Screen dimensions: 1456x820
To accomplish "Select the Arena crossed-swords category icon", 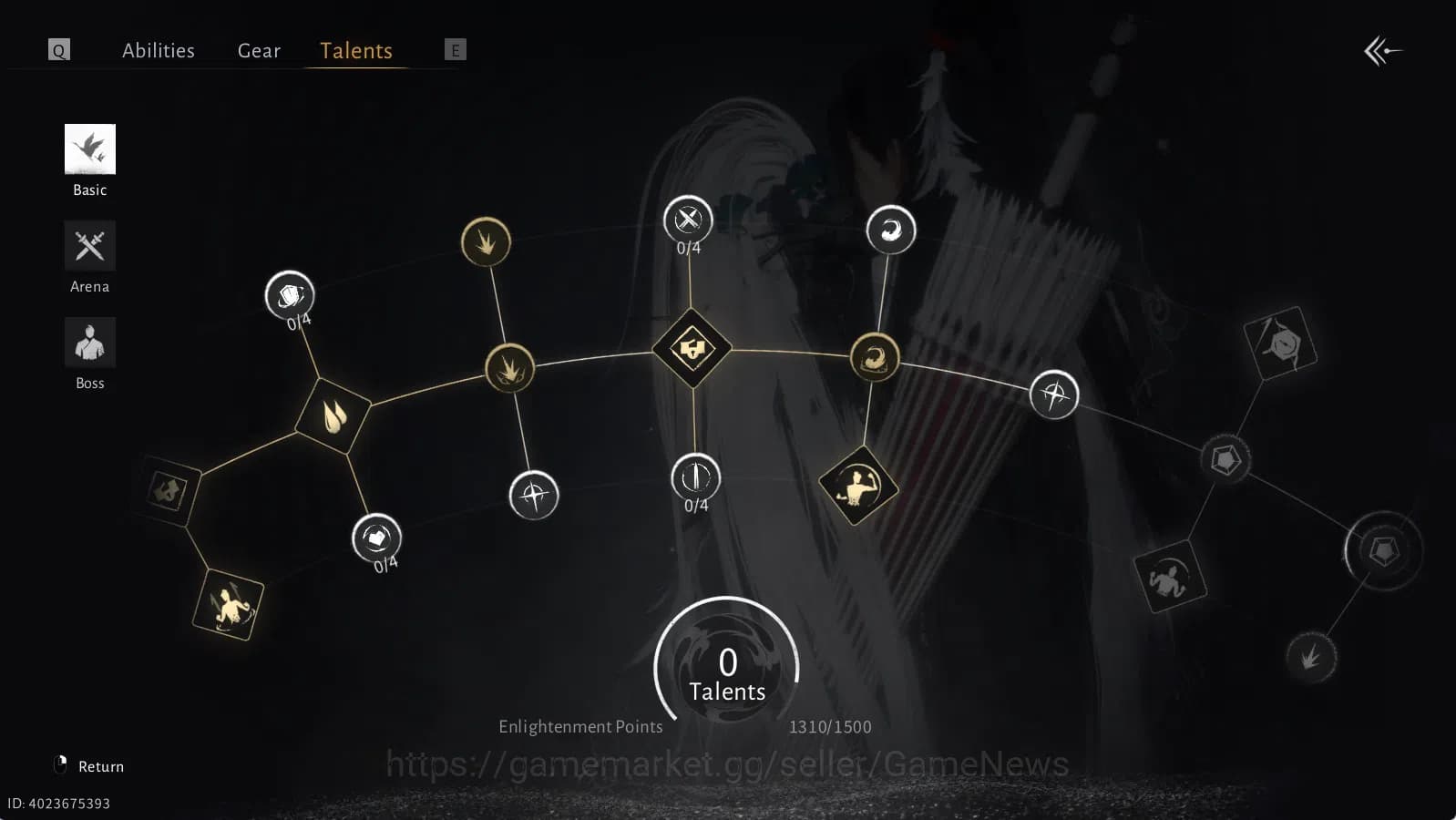I will 89,245.
